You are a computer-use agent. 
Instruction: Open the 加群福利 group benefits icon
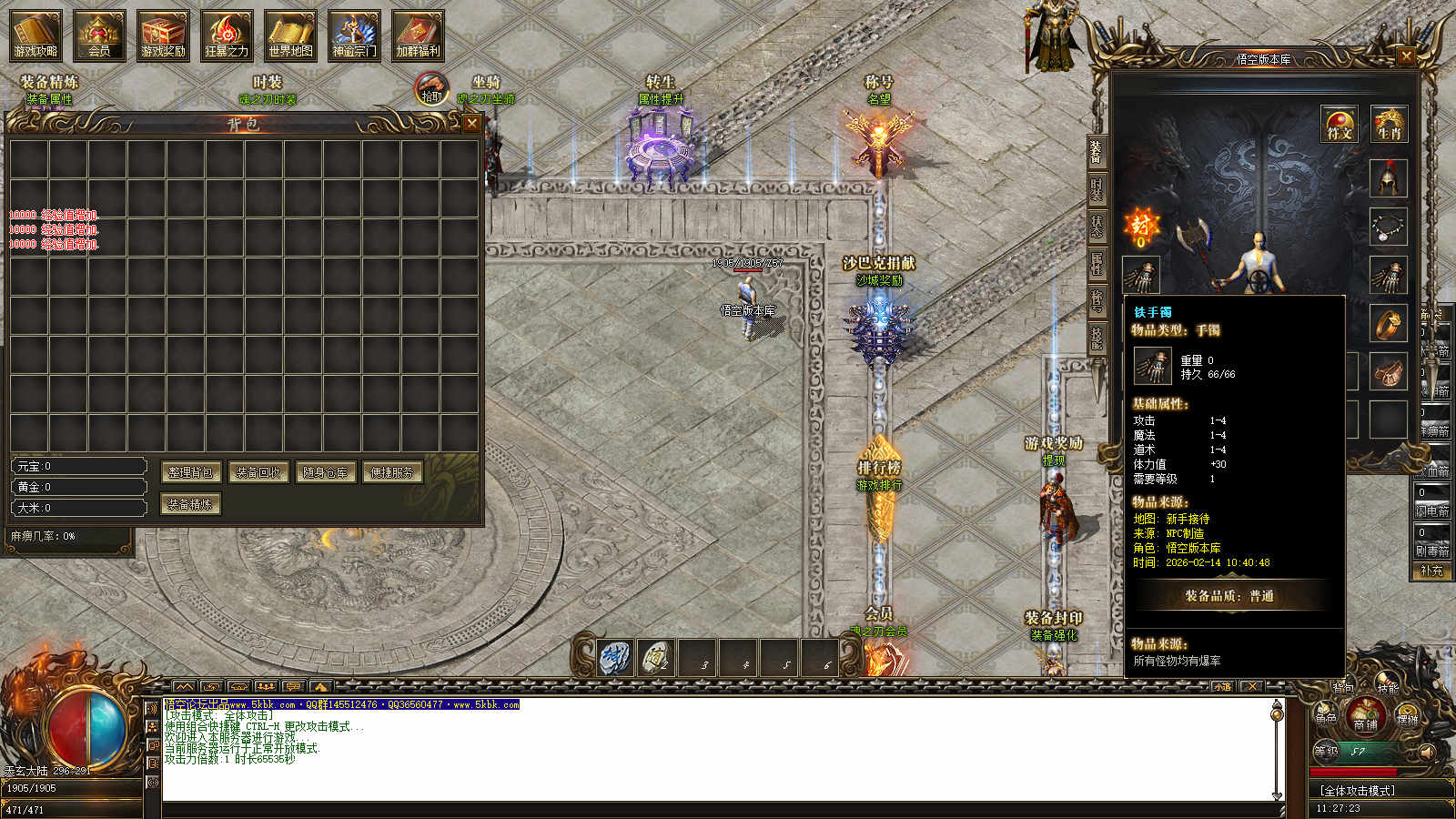(x=418, y=35)
